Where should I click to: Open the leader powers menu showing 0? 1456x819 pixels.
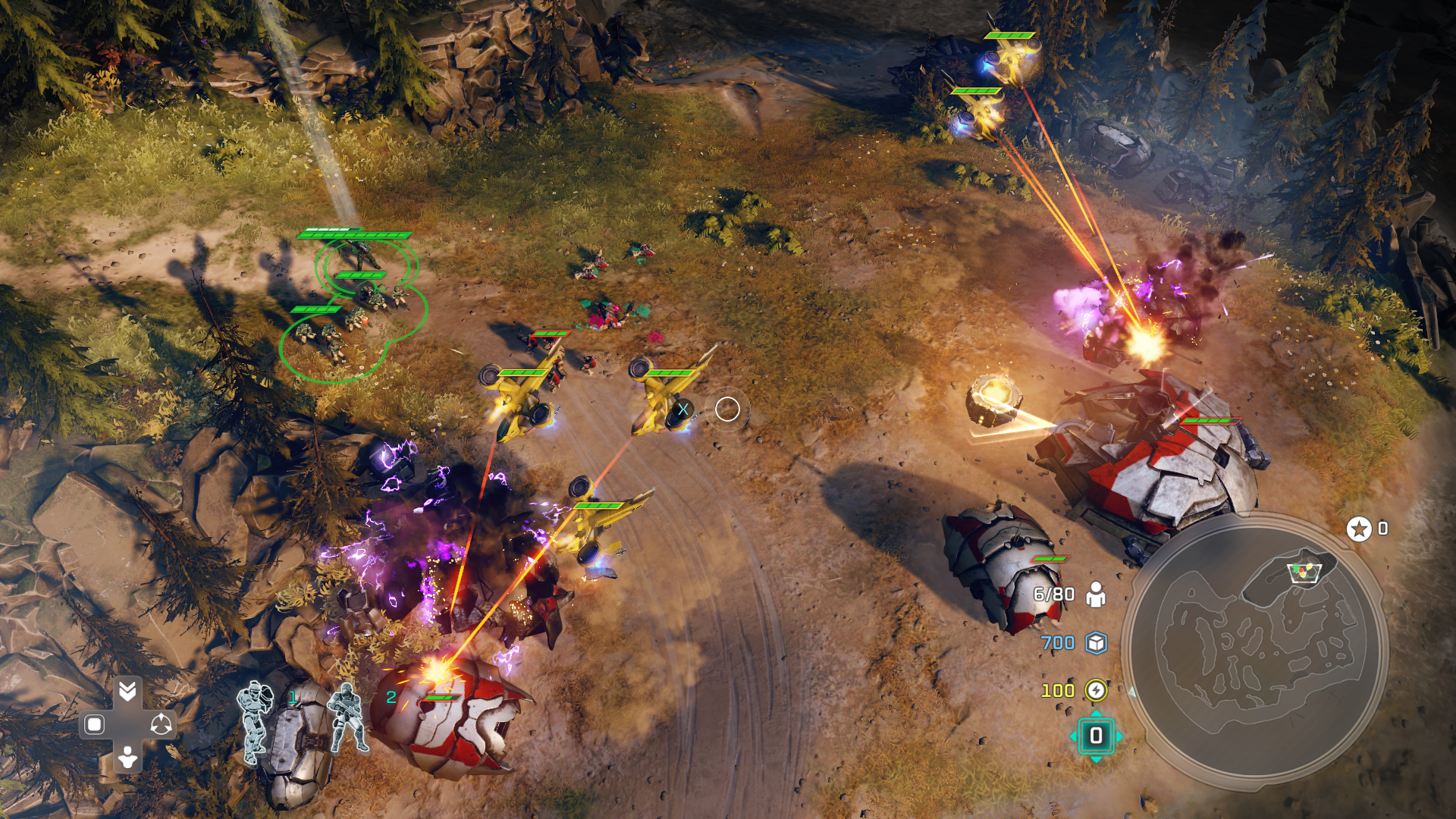tap(1096, 736)
